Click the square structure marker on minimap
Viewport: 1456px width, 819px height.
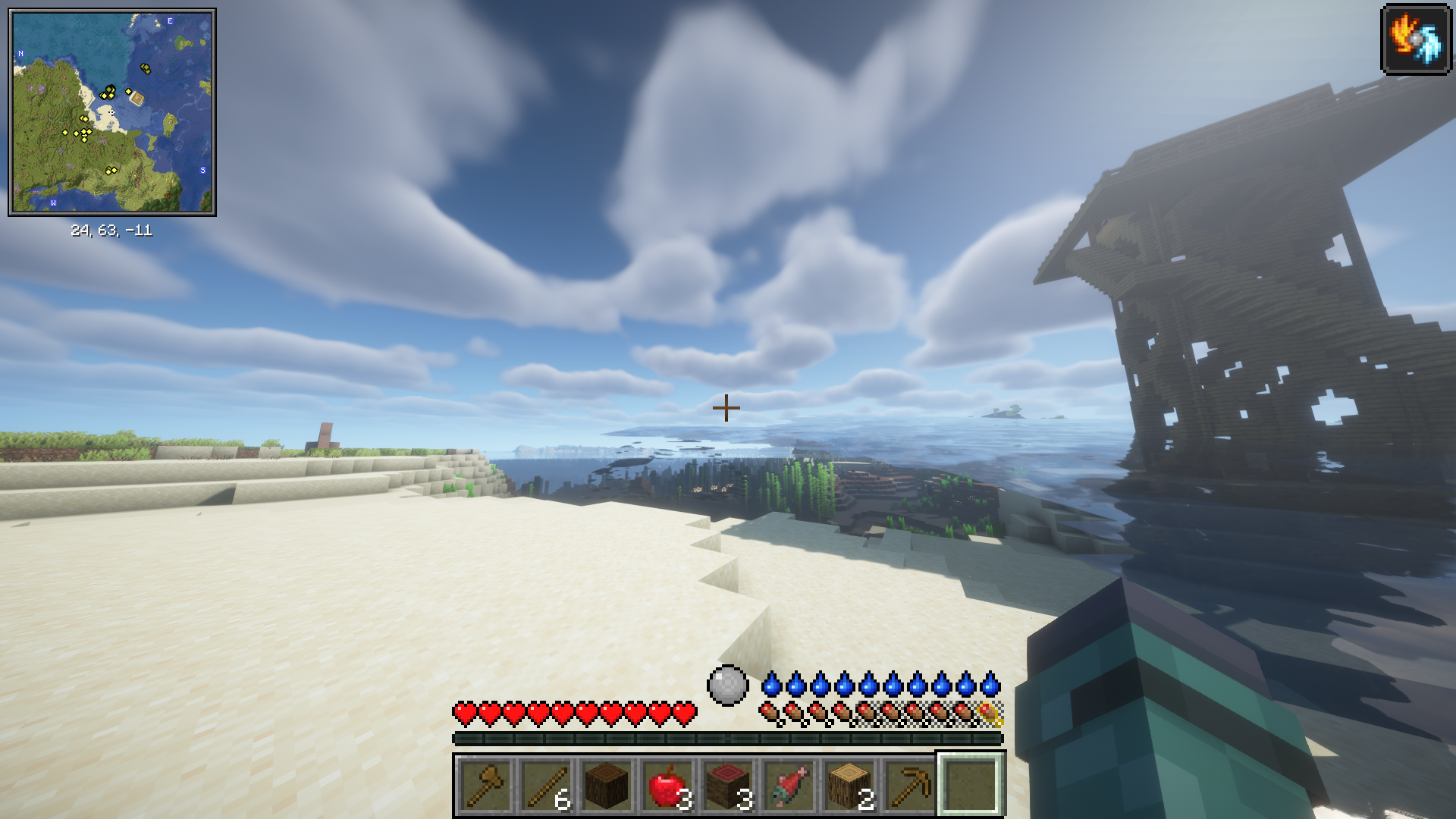[x=137, y=97]
